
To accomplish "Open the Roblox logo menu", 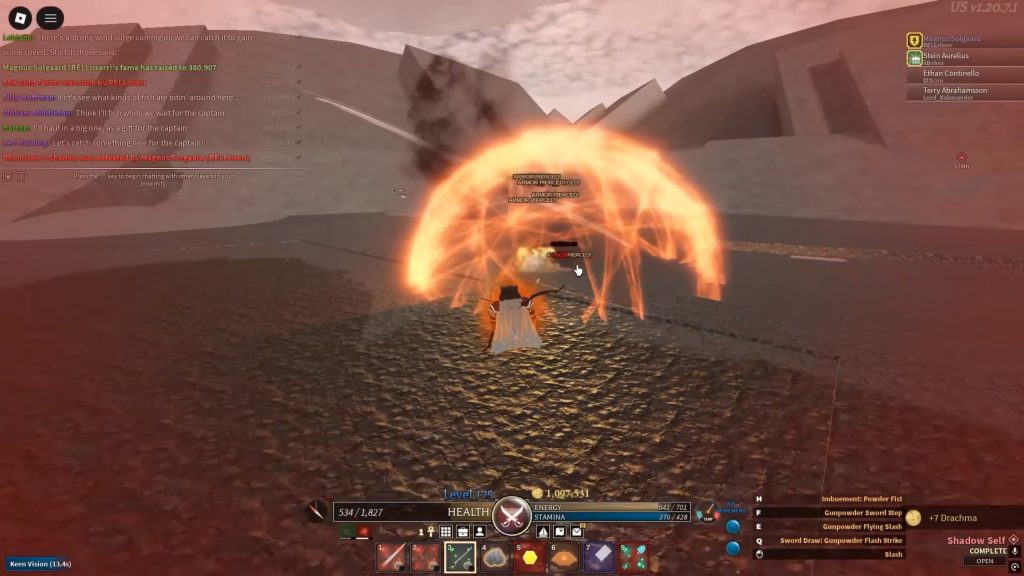I will click(x=20, y=18).
